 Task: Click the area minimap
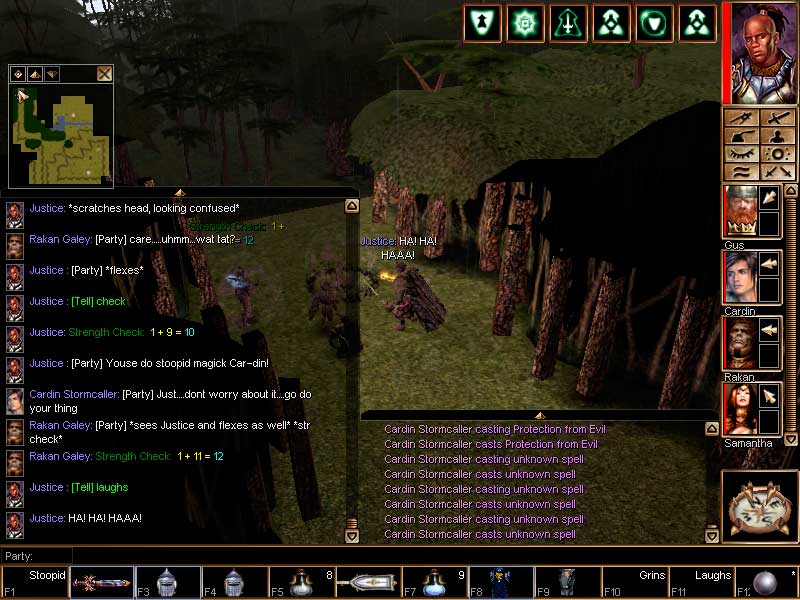(x=60, y=135)
